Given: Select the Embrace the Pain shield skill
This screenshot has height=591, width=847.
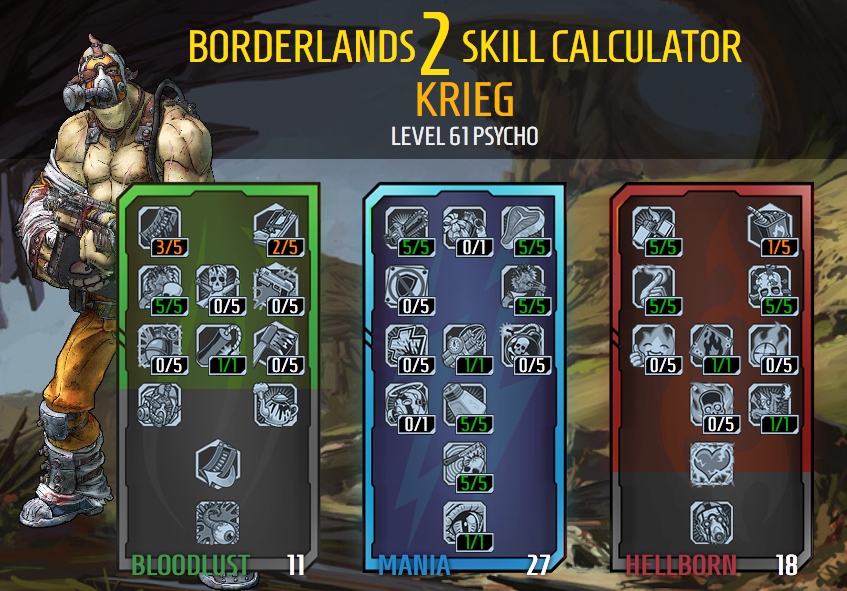Looking at the screenshot, I should (405, 285).
